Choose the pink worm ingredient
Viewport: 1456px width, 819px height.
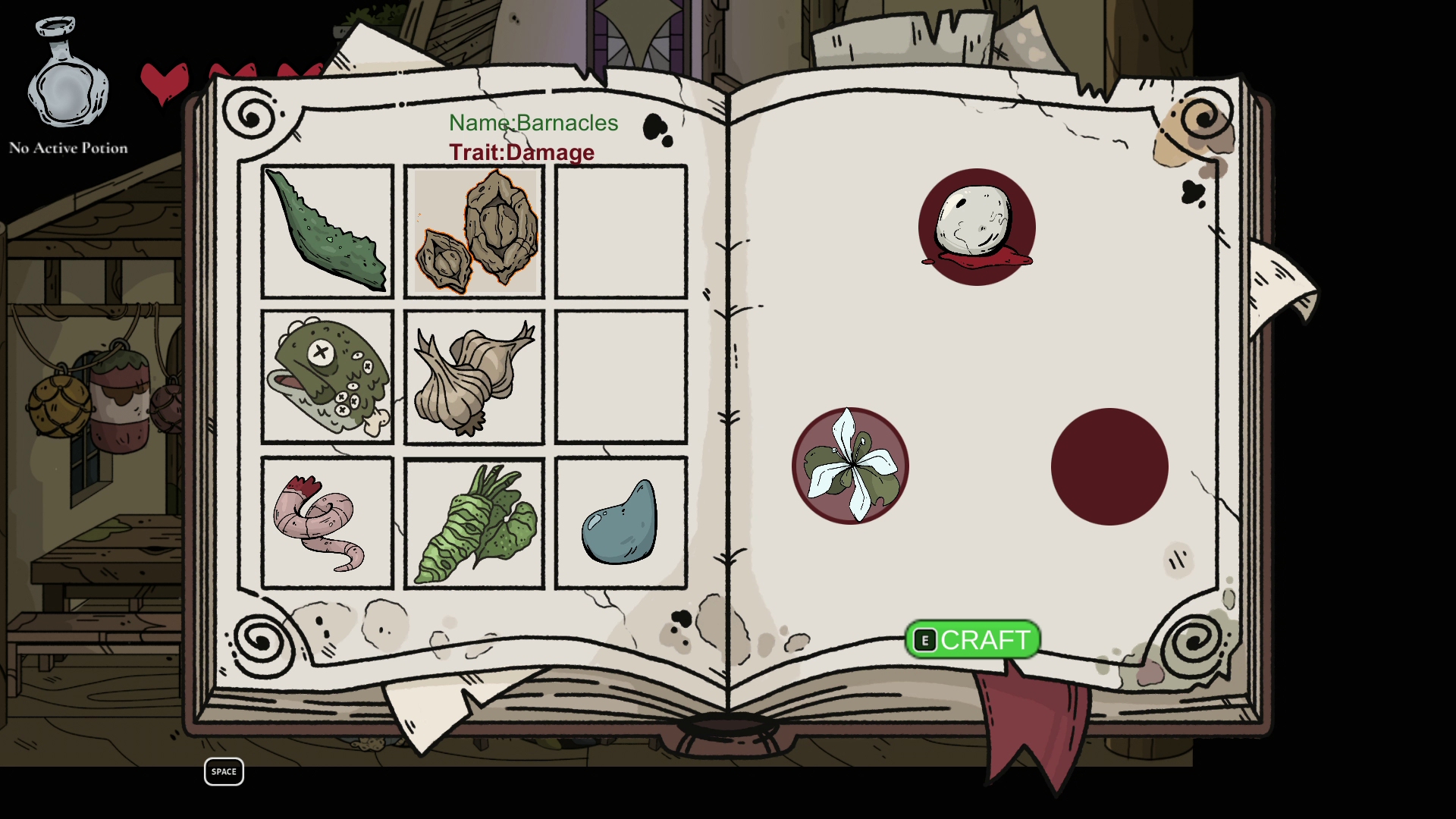coord(327,522)
